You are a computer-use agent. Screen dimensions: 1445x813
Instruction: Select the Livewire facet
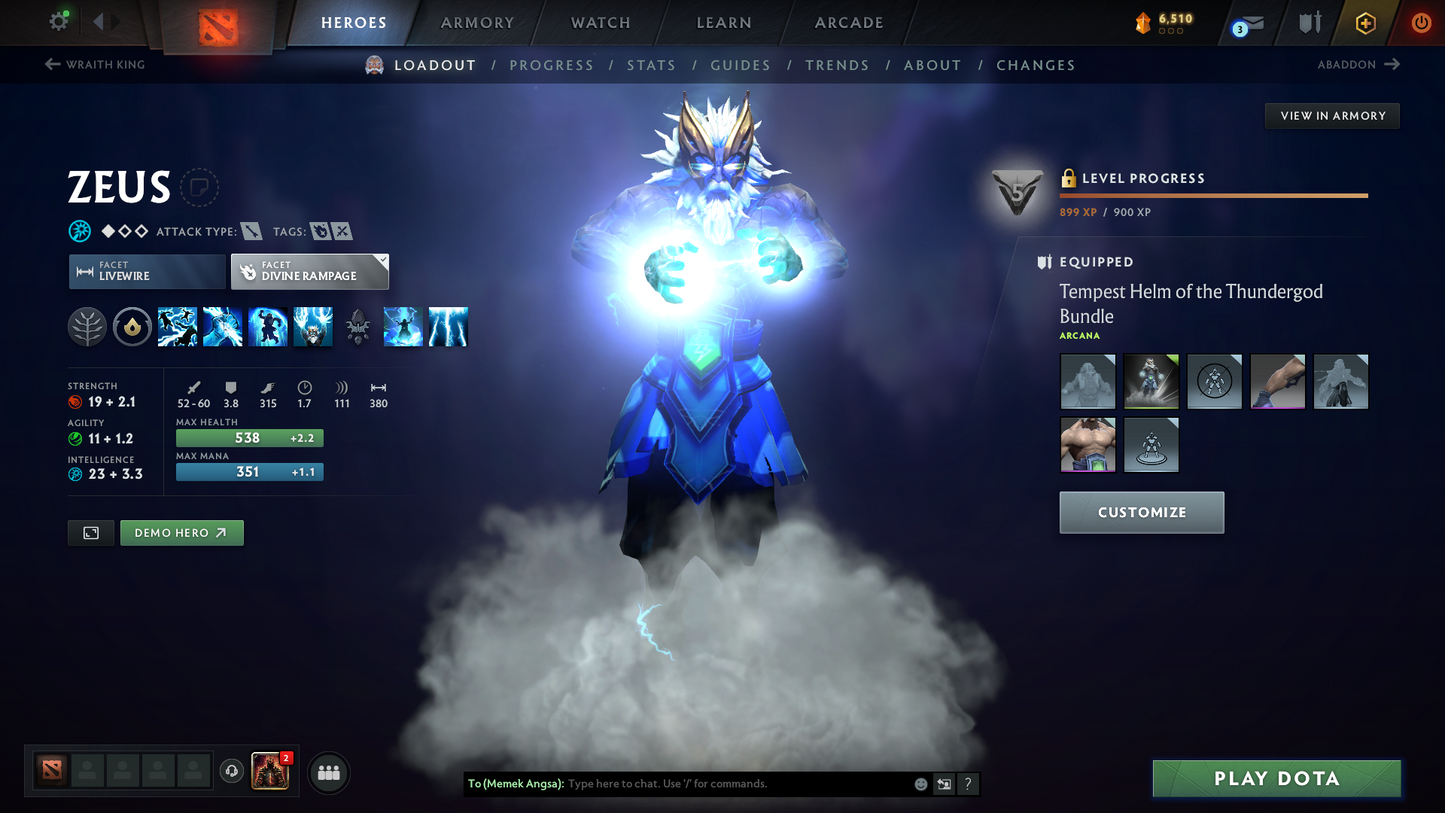pos(146,271)
